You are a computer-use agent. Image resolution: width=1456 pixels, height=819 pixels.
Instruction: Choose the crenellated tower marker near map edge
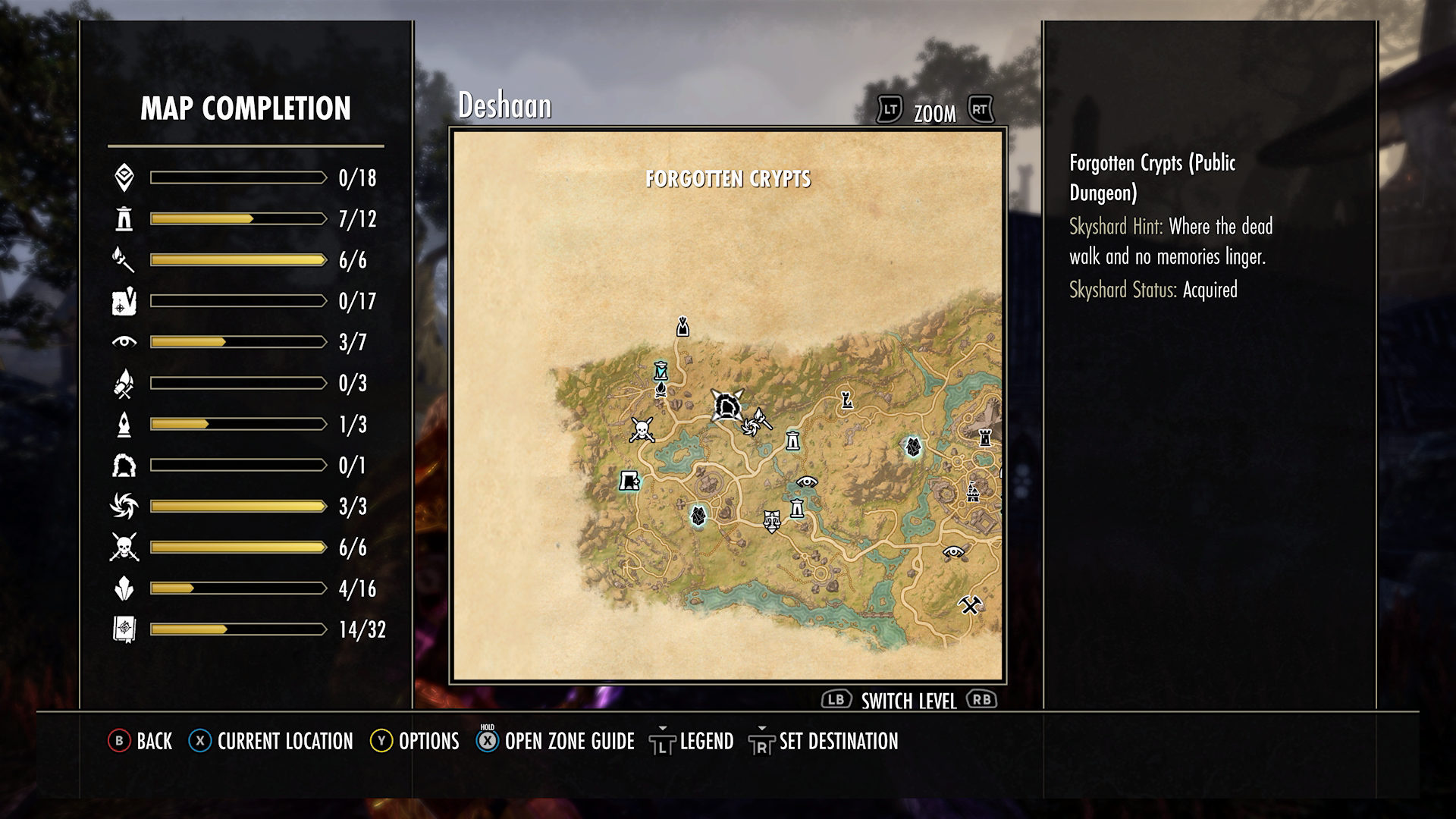click(985, 437)
